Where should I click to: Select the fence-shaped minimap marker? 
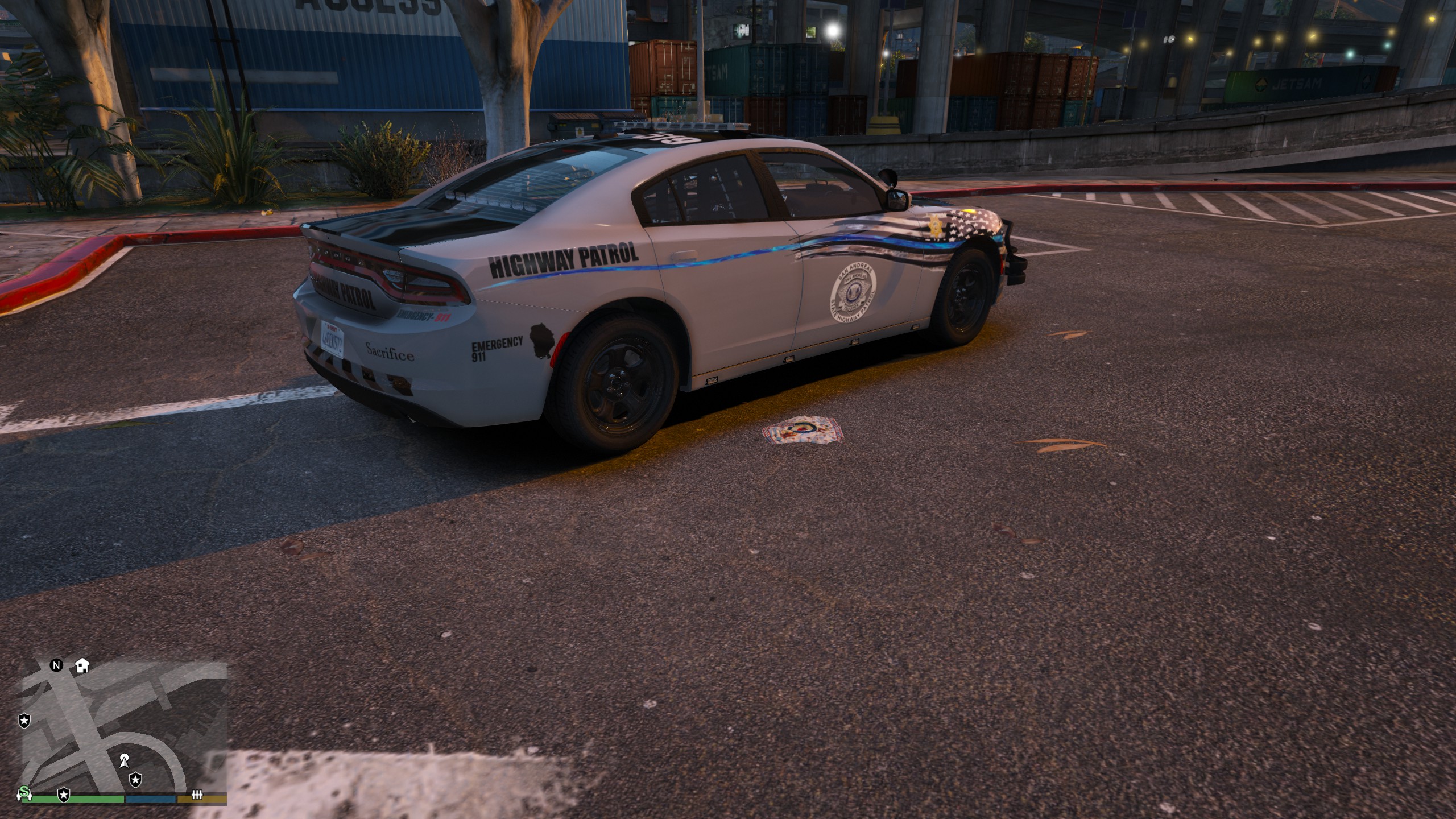point(197,795)
